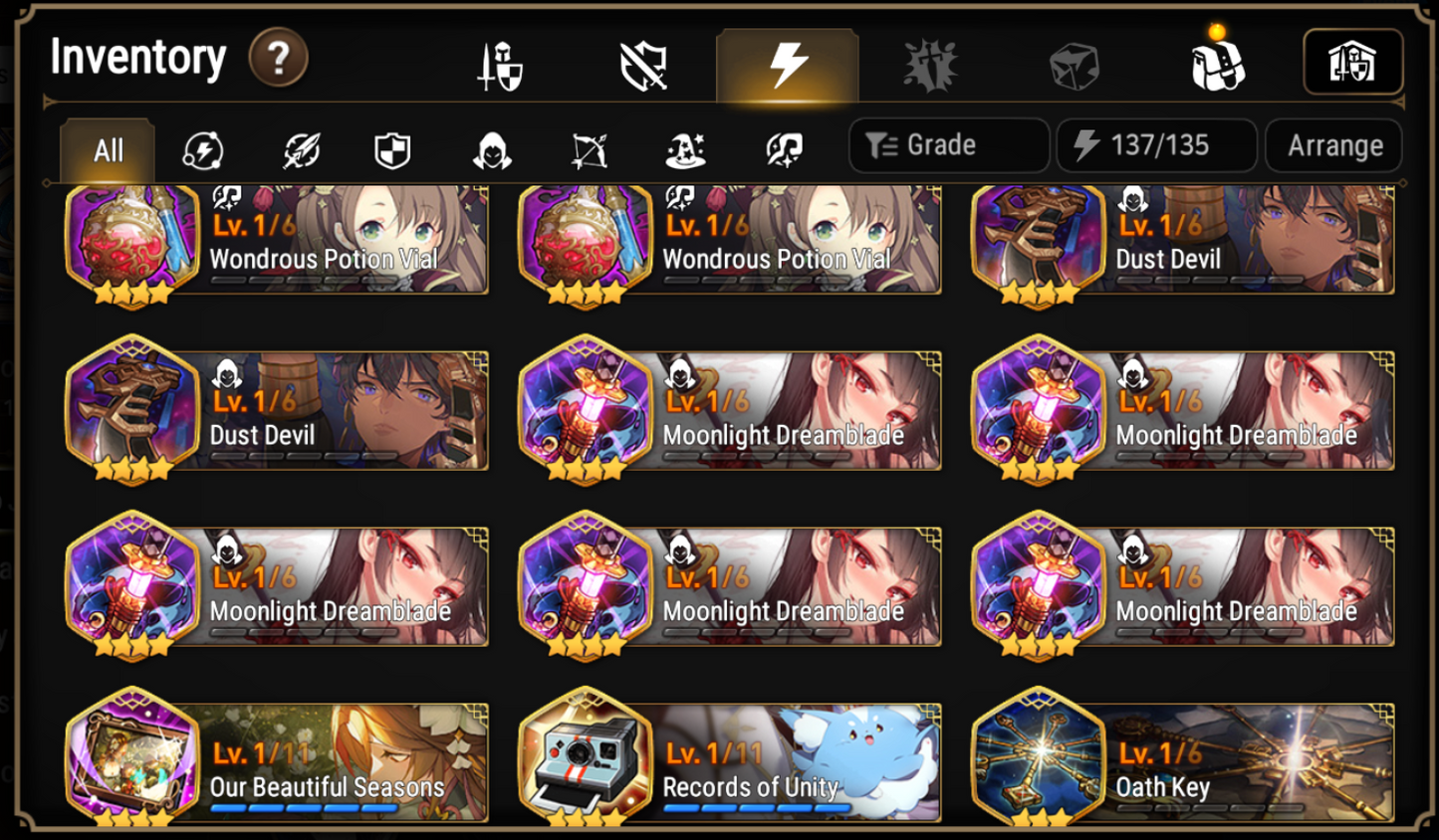Open the Grade filter dropdown

tap(946, 145)
